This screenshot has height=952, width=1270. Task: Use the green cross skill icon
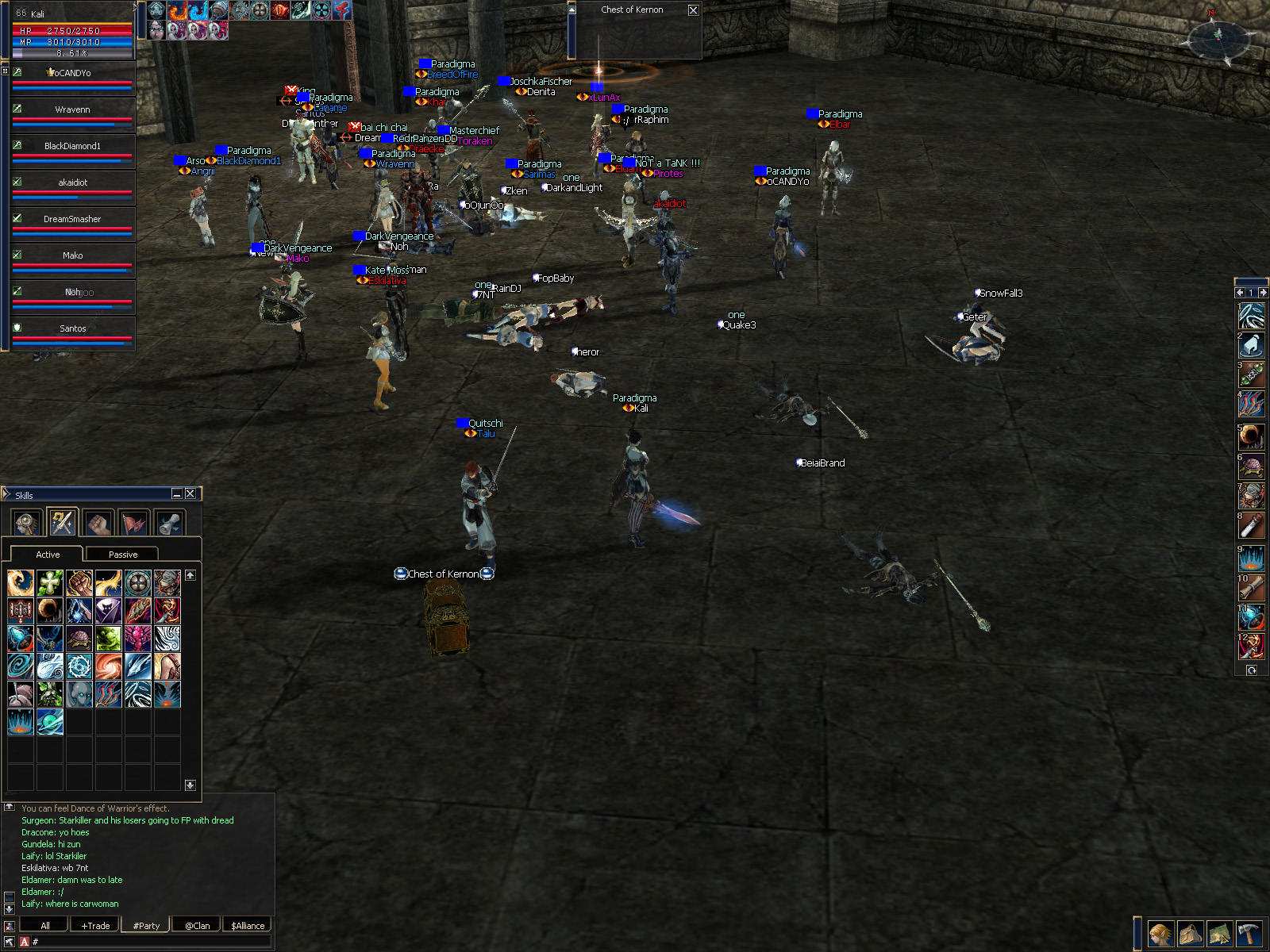(x=50, y=583)
